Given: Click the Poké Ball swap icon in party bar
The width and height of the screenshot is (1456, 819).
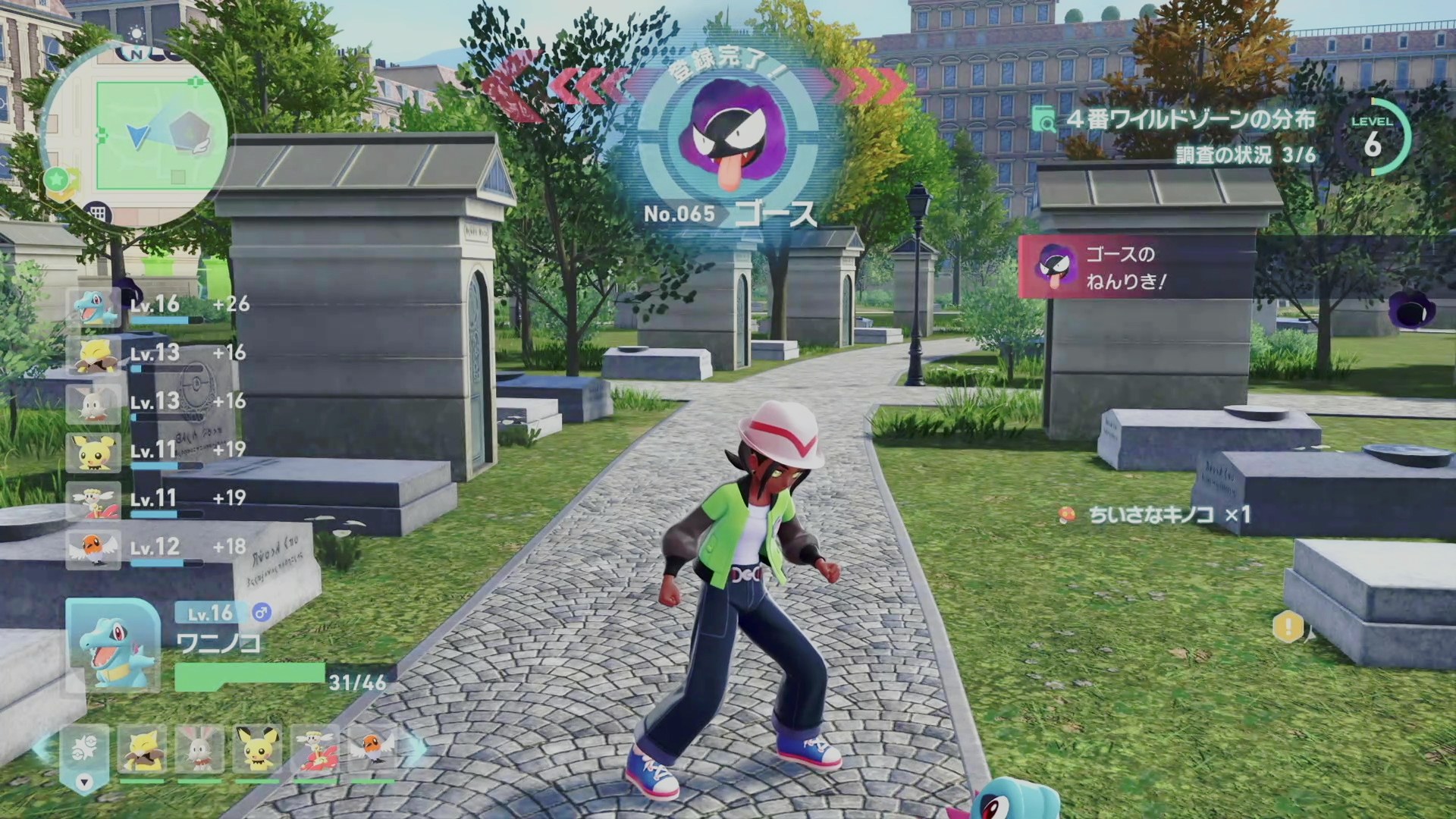Looking at the screenshot, I should [x=84, y=750].
